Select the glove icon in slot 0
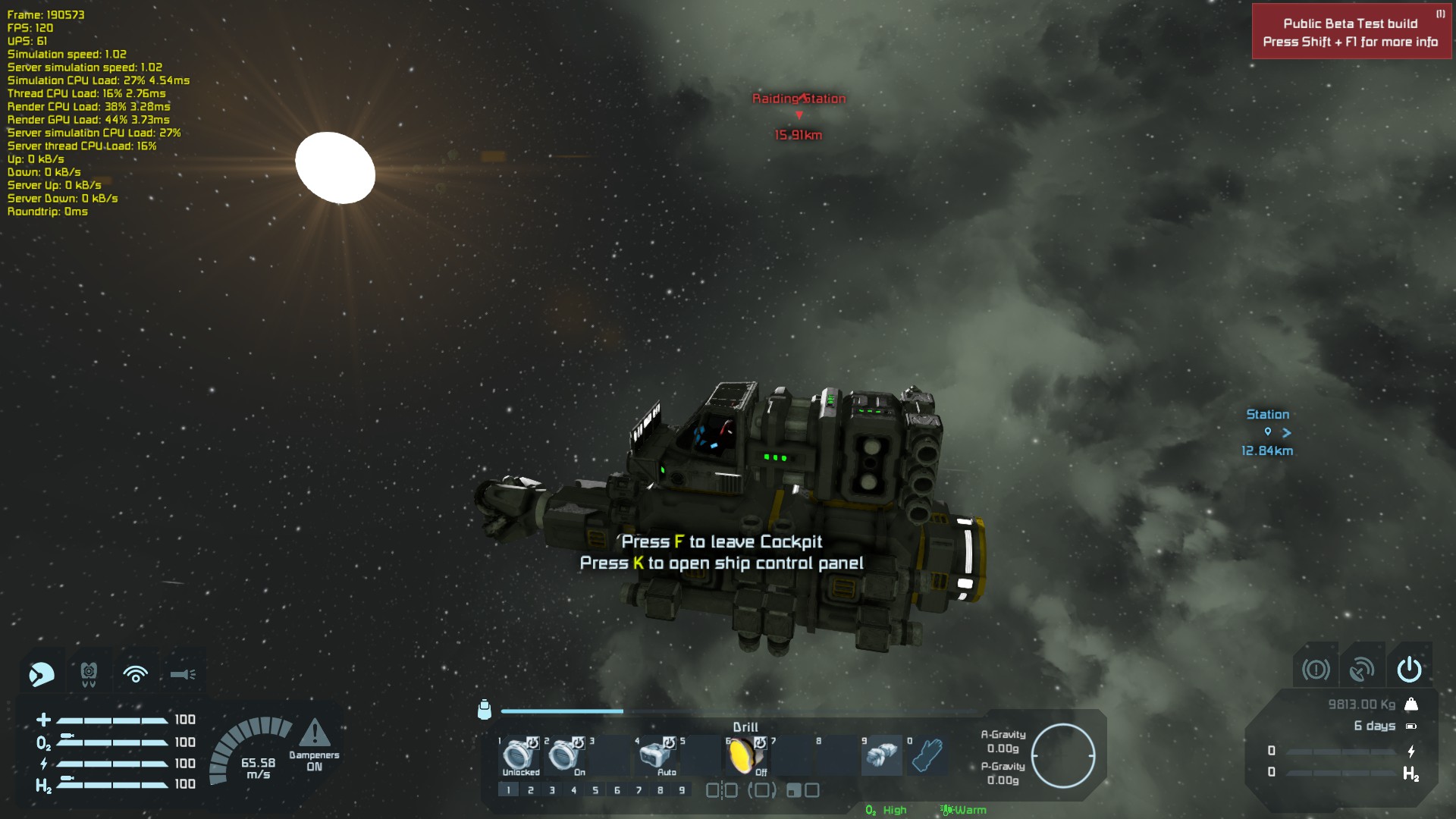Screen dimensions: 1456x819 tap(926, 755)
